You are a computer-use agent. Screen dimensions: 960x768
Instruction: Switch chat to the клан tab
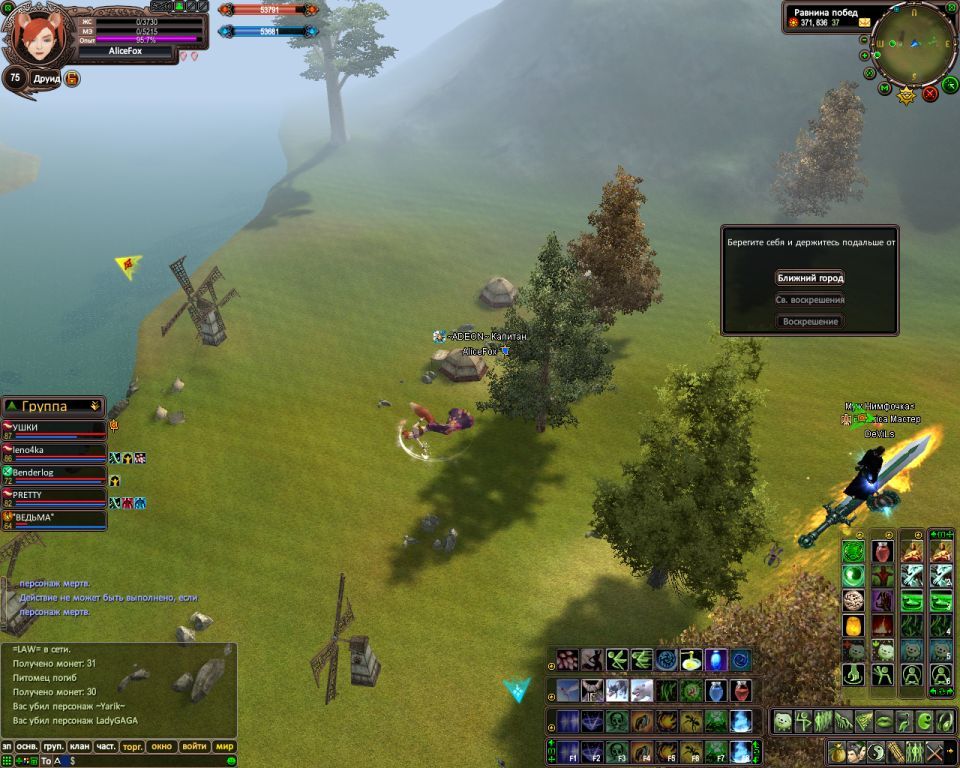point(79,747)
